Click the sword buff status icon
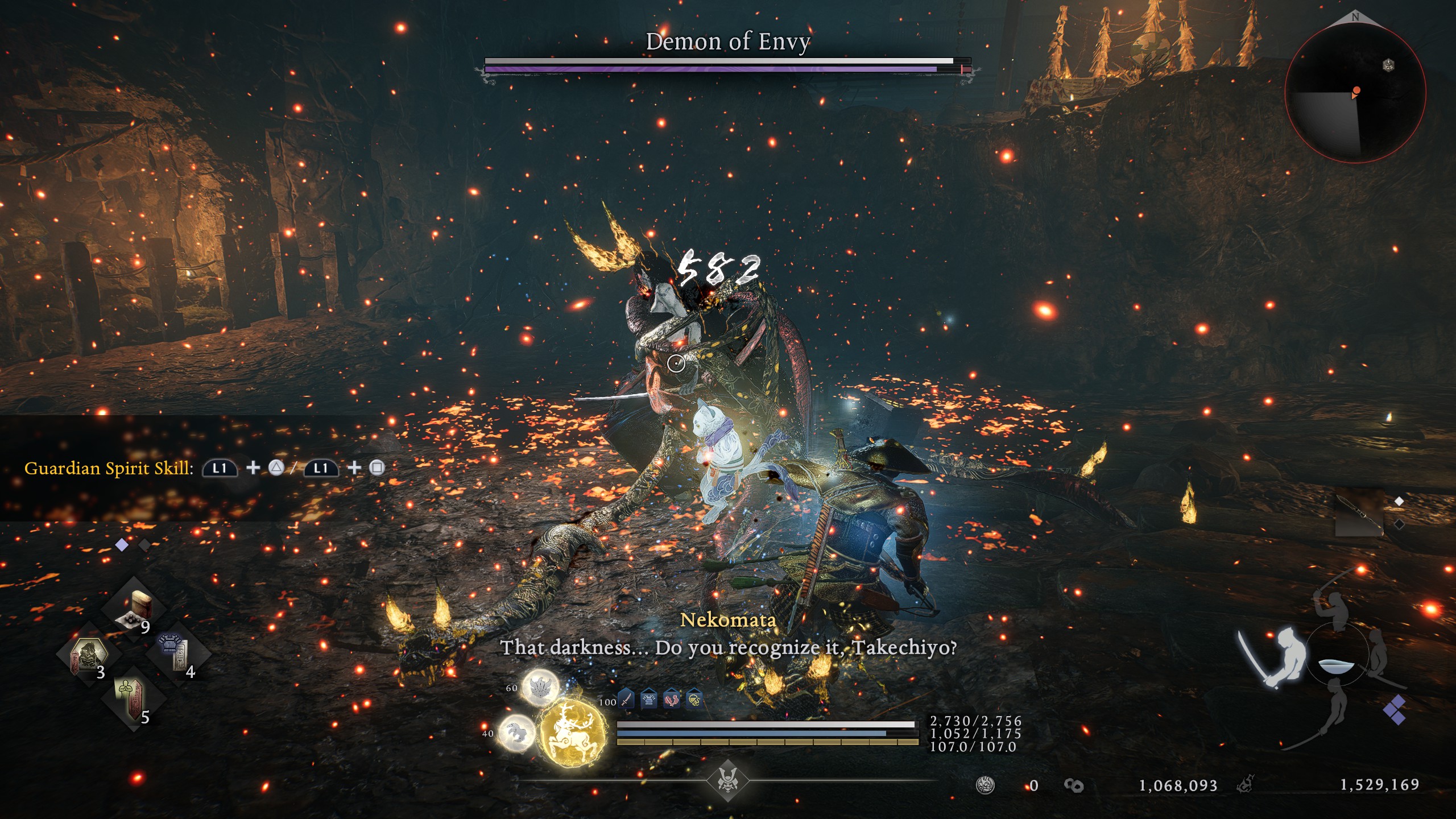Screen dimensions: 1456x819 point(626,699)
